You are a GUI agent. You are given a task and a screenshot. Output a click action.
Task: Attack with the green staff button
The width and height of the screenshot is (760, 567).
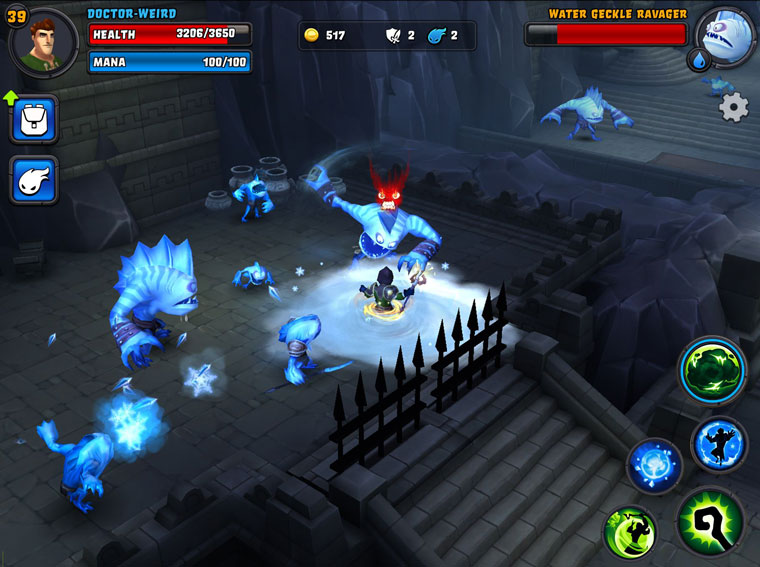tap(710, 522)
